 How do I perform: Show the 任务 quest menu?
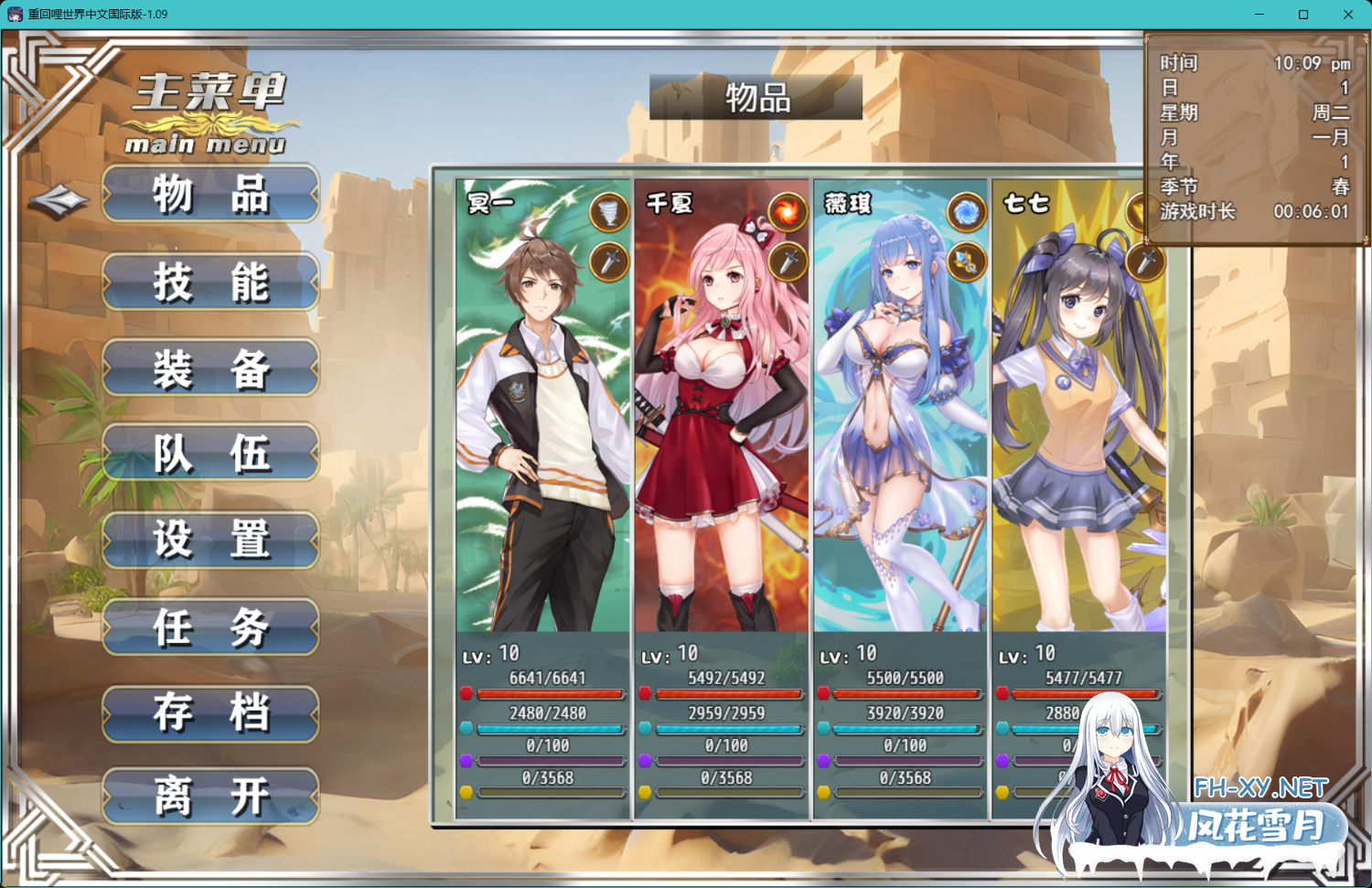pos(210,627)
